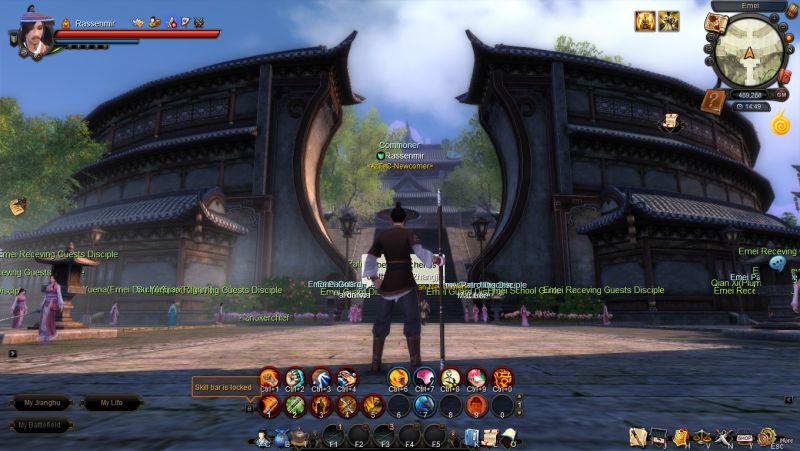Open the question mark help book
This screenshot has width=800, height=451.
point(712,100)
